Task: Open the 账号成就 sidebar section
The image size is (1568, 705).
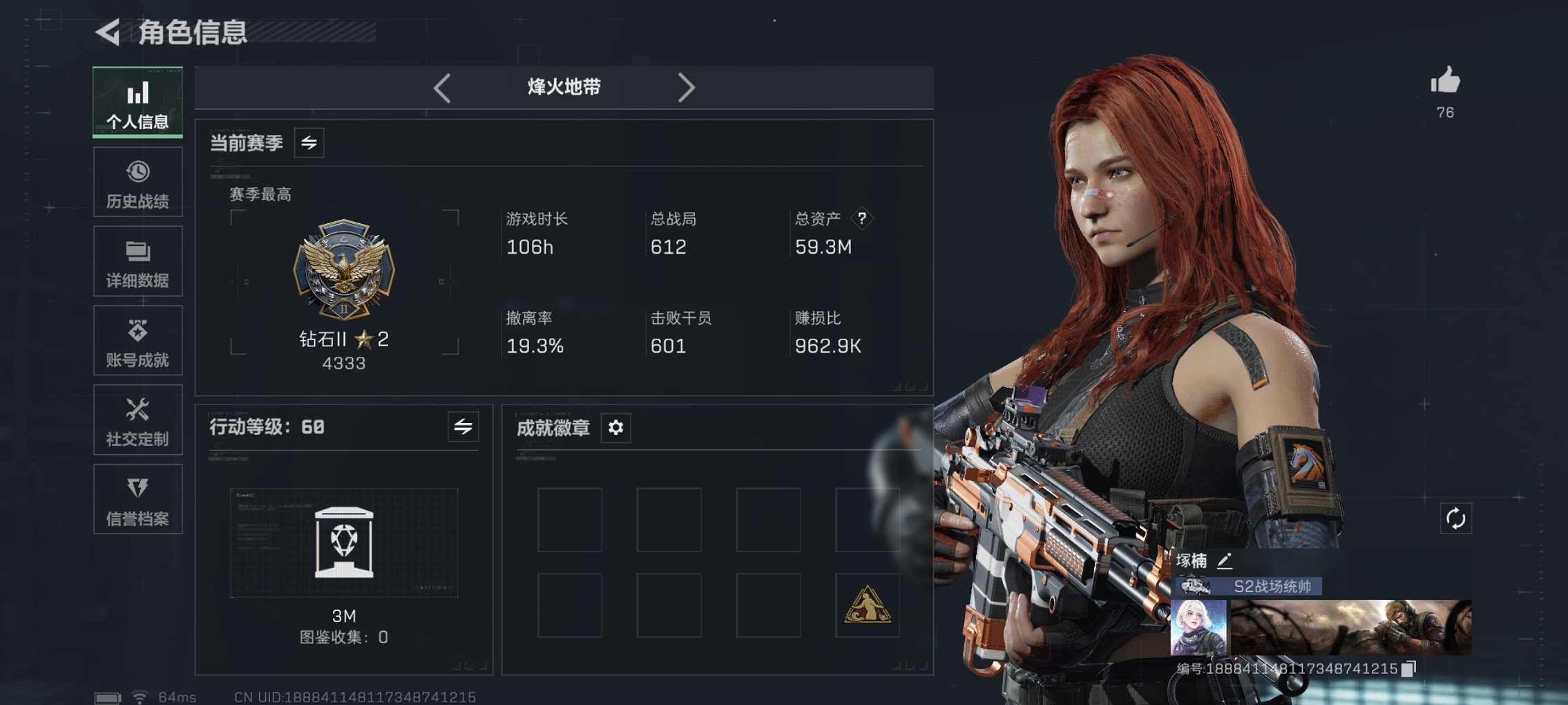Action: point(137,341)
